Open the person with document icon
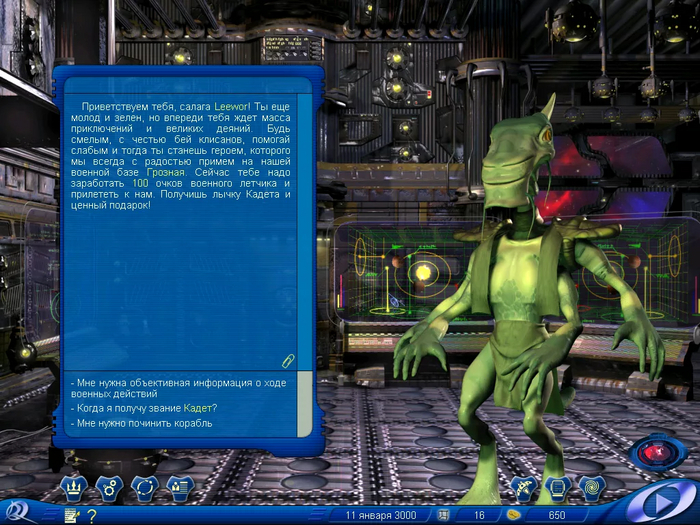This screenshot has height=525, width=700. pyautogui.click(x=179, y=488)
